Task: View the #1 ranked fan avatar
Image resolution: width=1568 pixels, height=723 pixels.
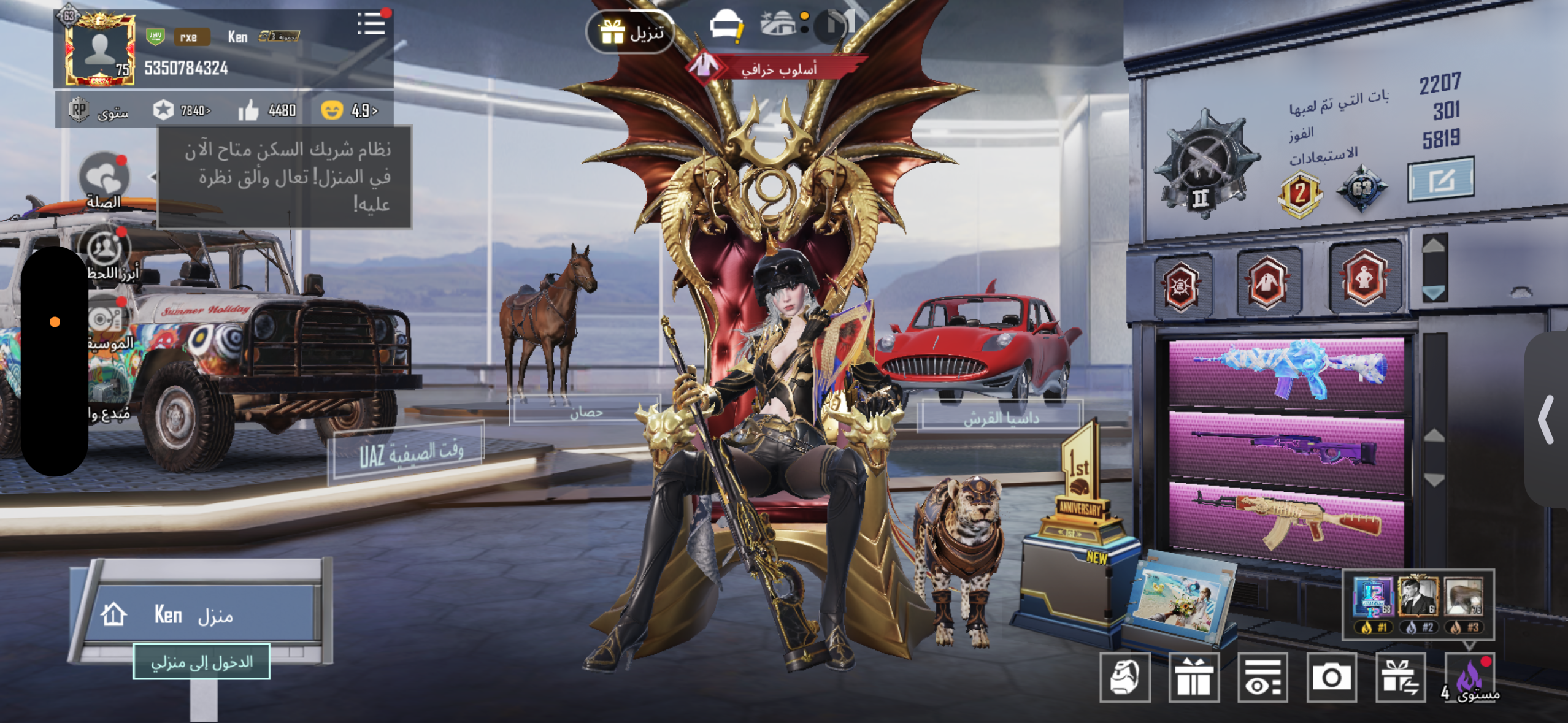Action: 1373,597
